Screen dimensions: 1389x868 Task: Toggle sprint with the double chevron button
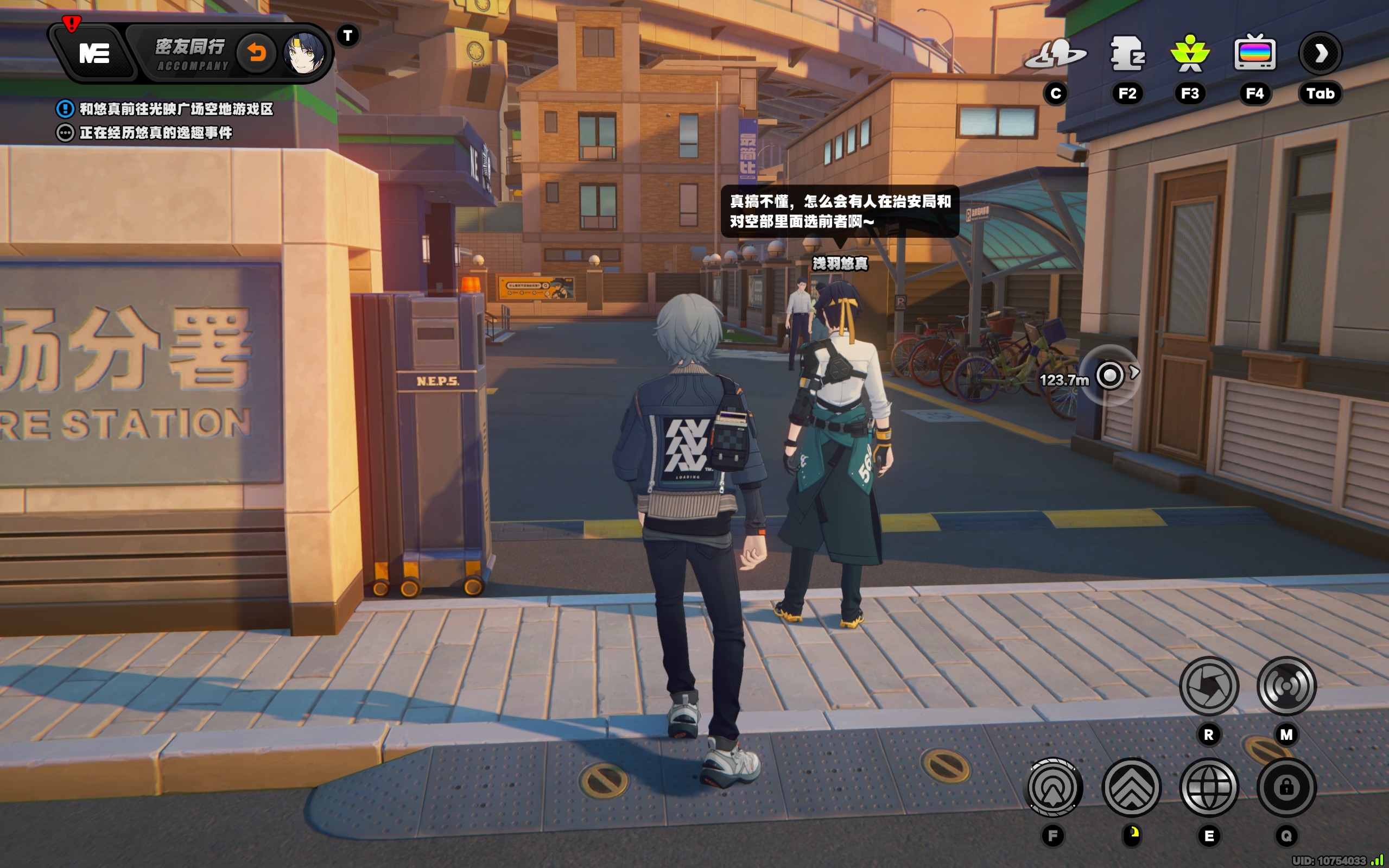click(1131, 787)
